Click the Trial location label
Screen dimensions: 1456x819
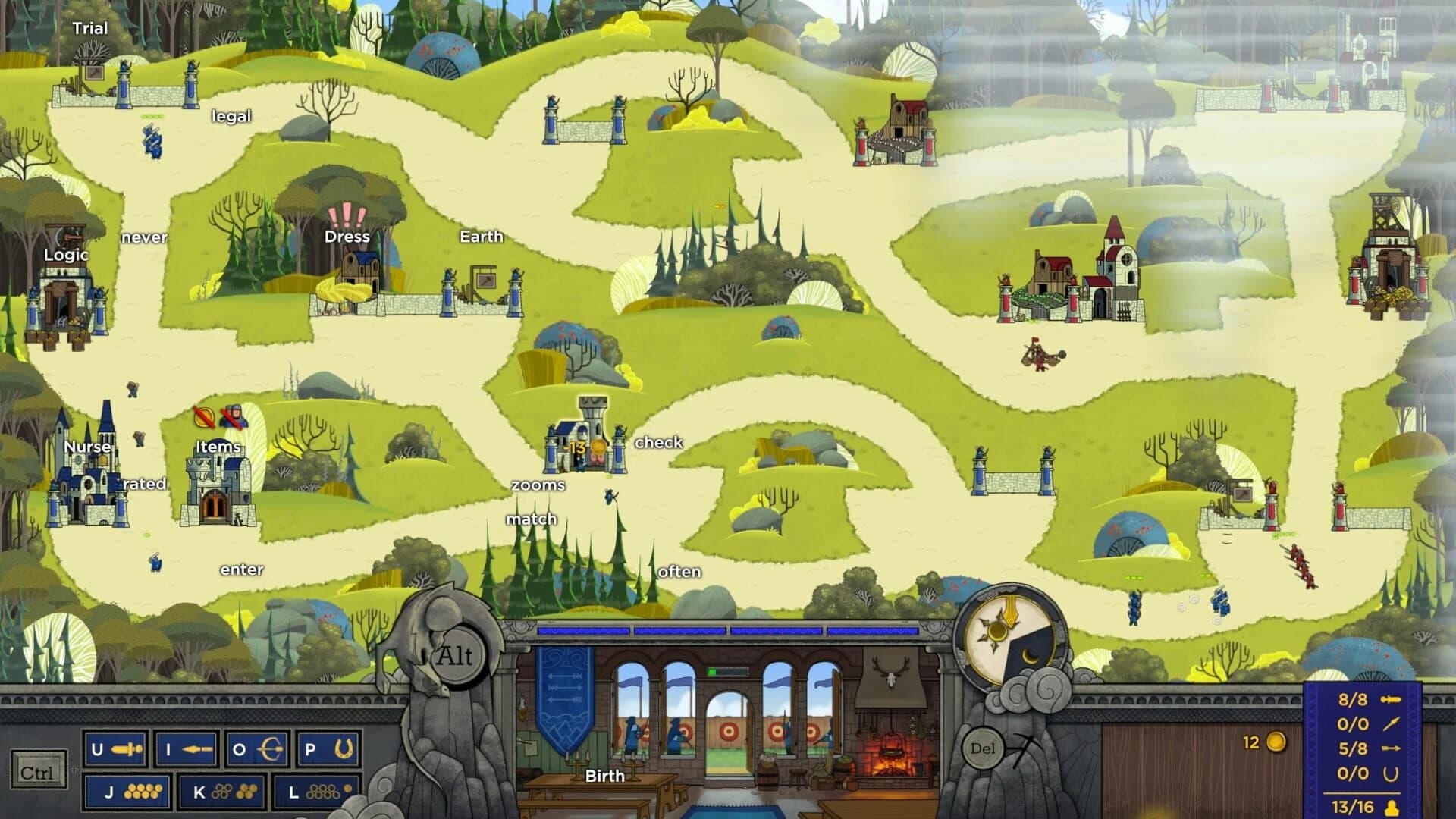[x=89, y=27]
